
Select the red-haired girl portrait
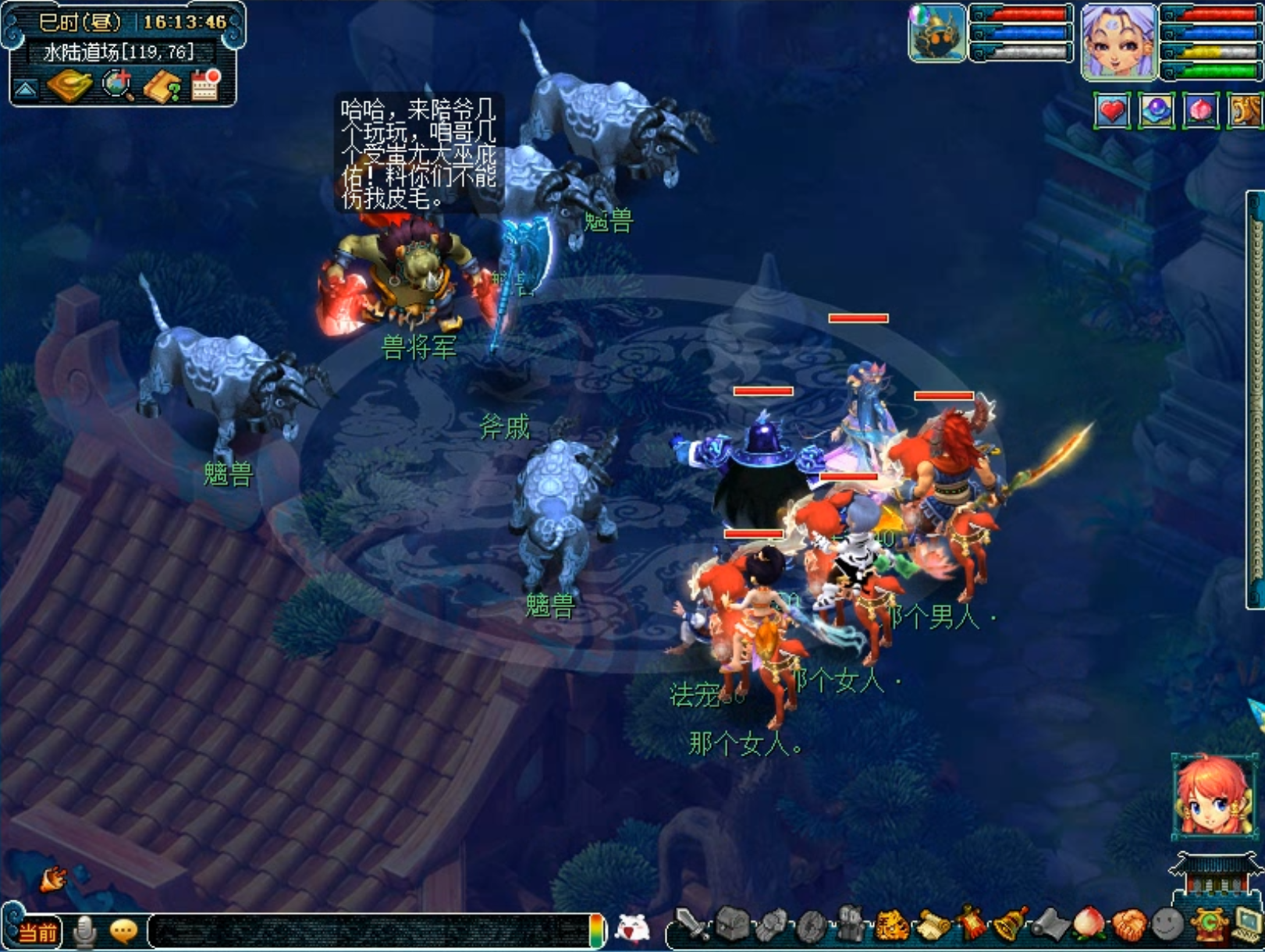tap(1212, 797)
